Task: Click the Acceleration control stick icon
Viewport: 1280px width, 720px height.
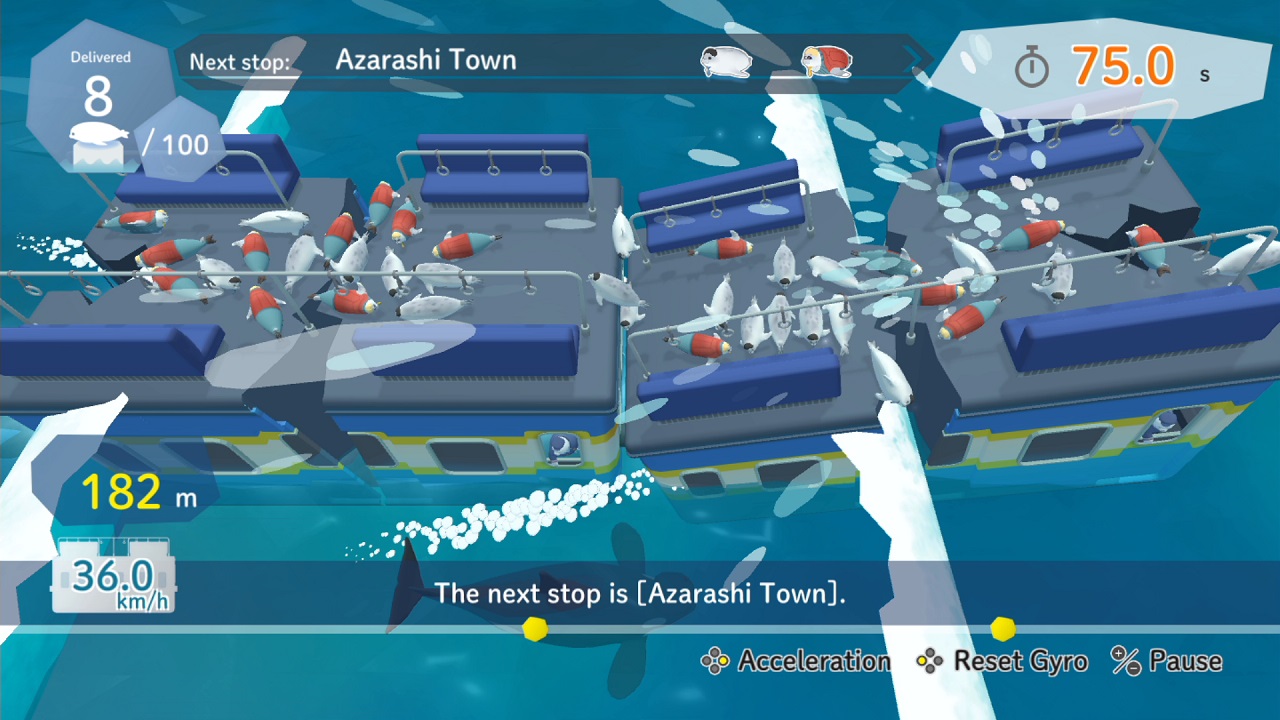Action: click(x=714, y=661)
